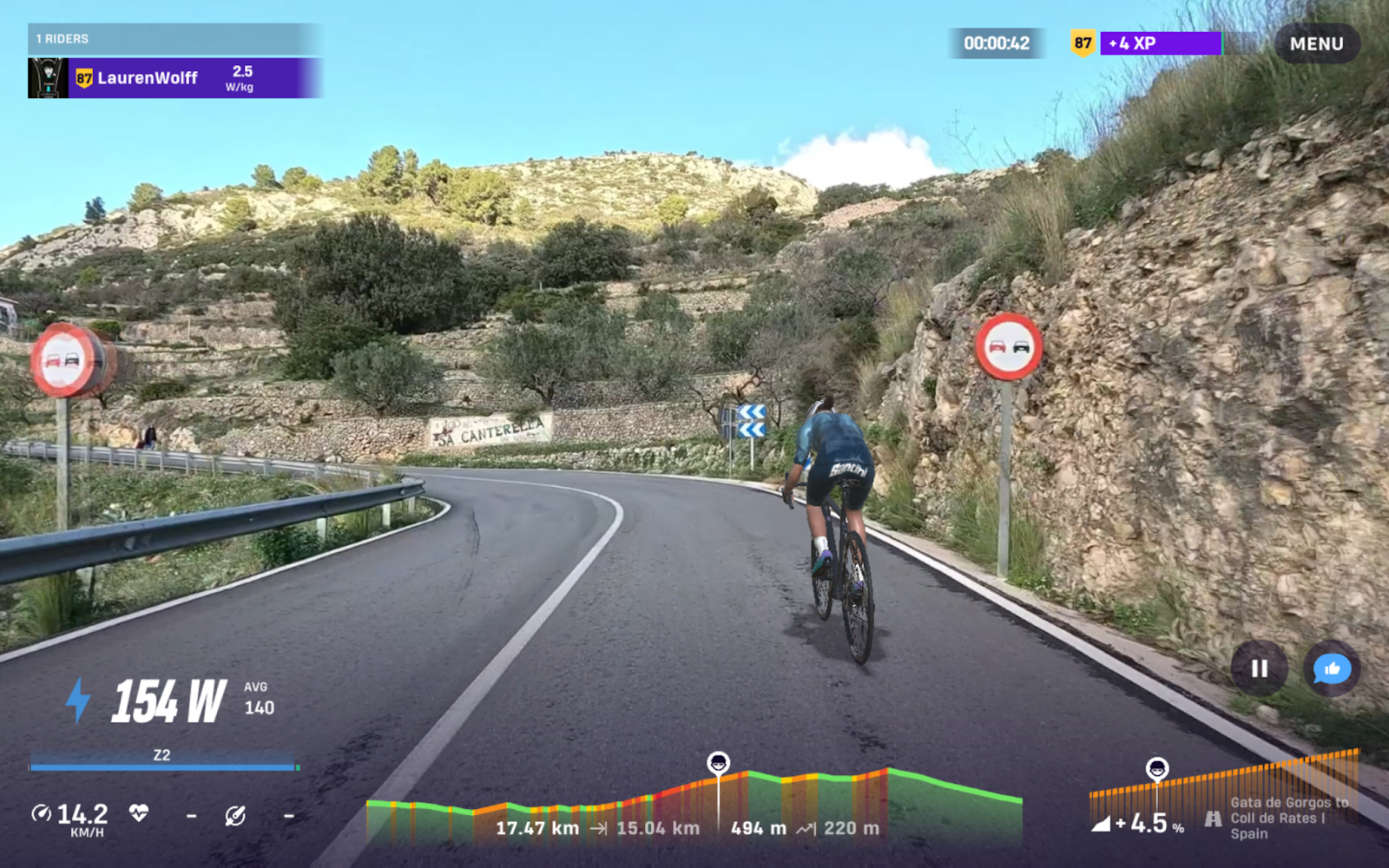Pause the ride
This screenshot has width=1389, height=868.
tap(1259, 669)
